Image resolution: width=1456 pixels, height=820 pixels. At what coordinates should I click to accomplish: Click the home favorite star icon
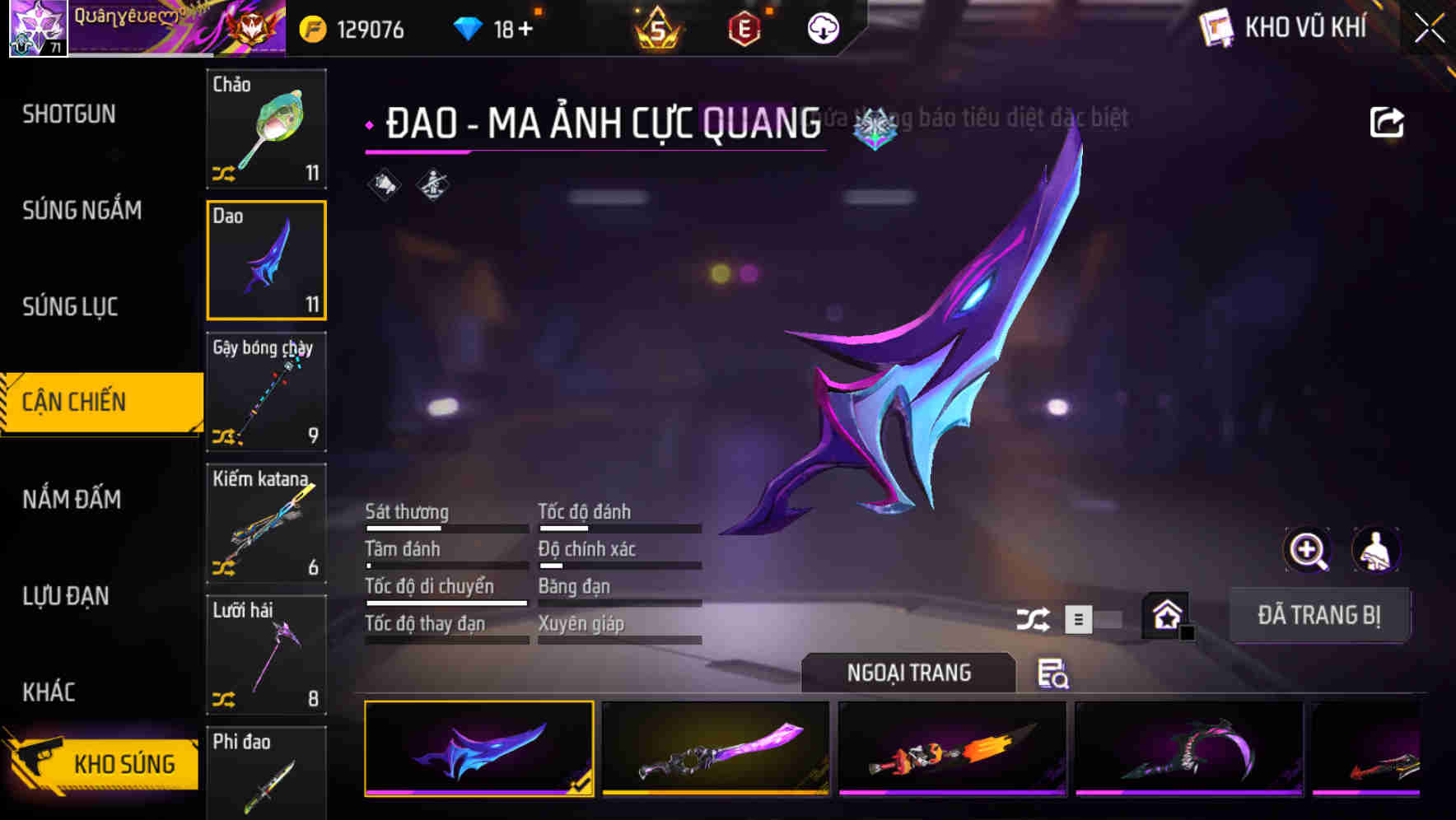point(1164,614)
